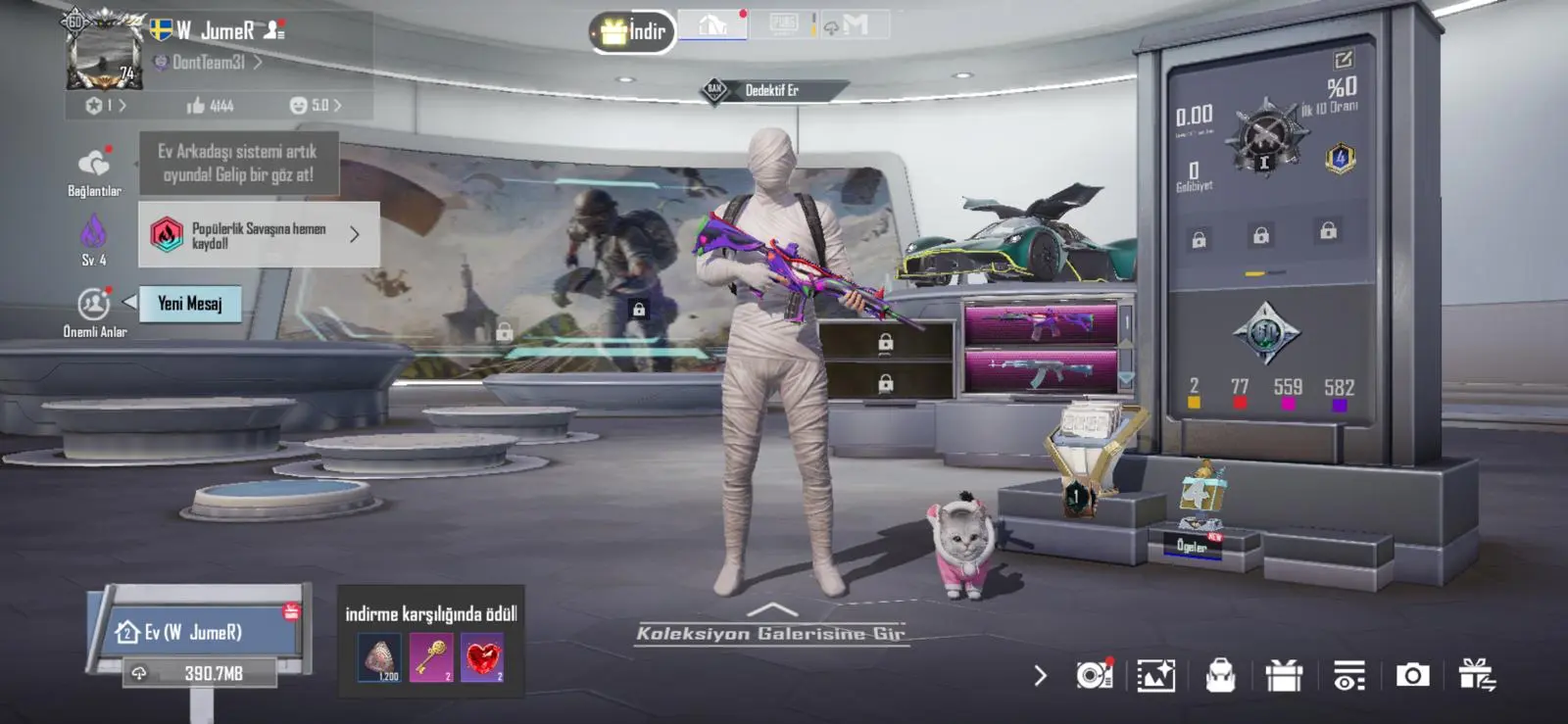Open the Ögeler items stand
Viewport: 1568px width, 724px height.
(1193, 545)
